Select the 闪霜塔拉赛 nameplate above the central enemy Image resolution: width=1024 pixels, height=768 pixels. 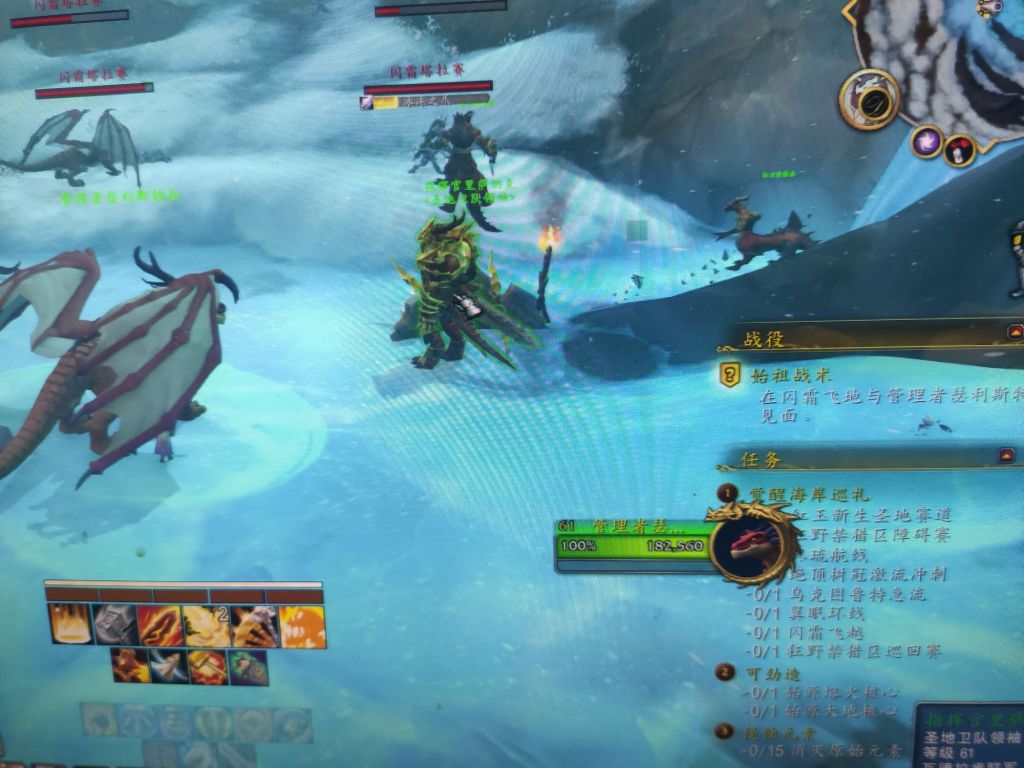428,71
